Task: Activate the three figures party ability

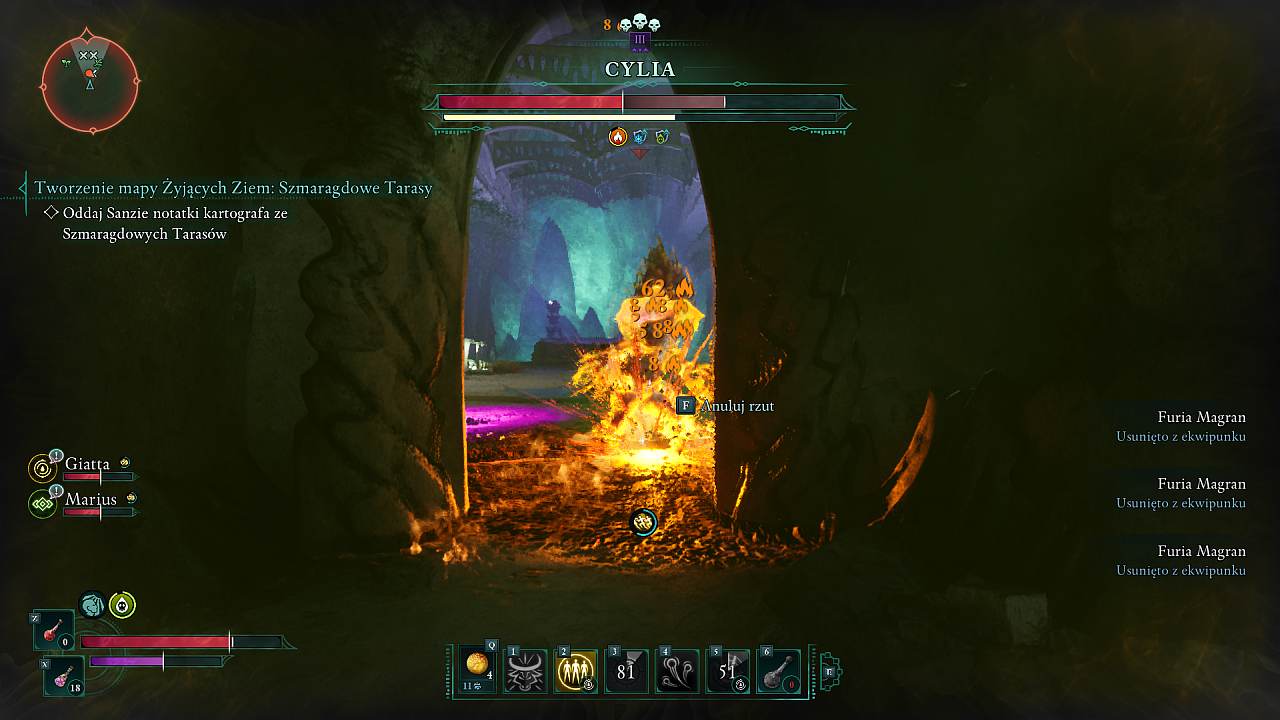Action: [575, 671]
